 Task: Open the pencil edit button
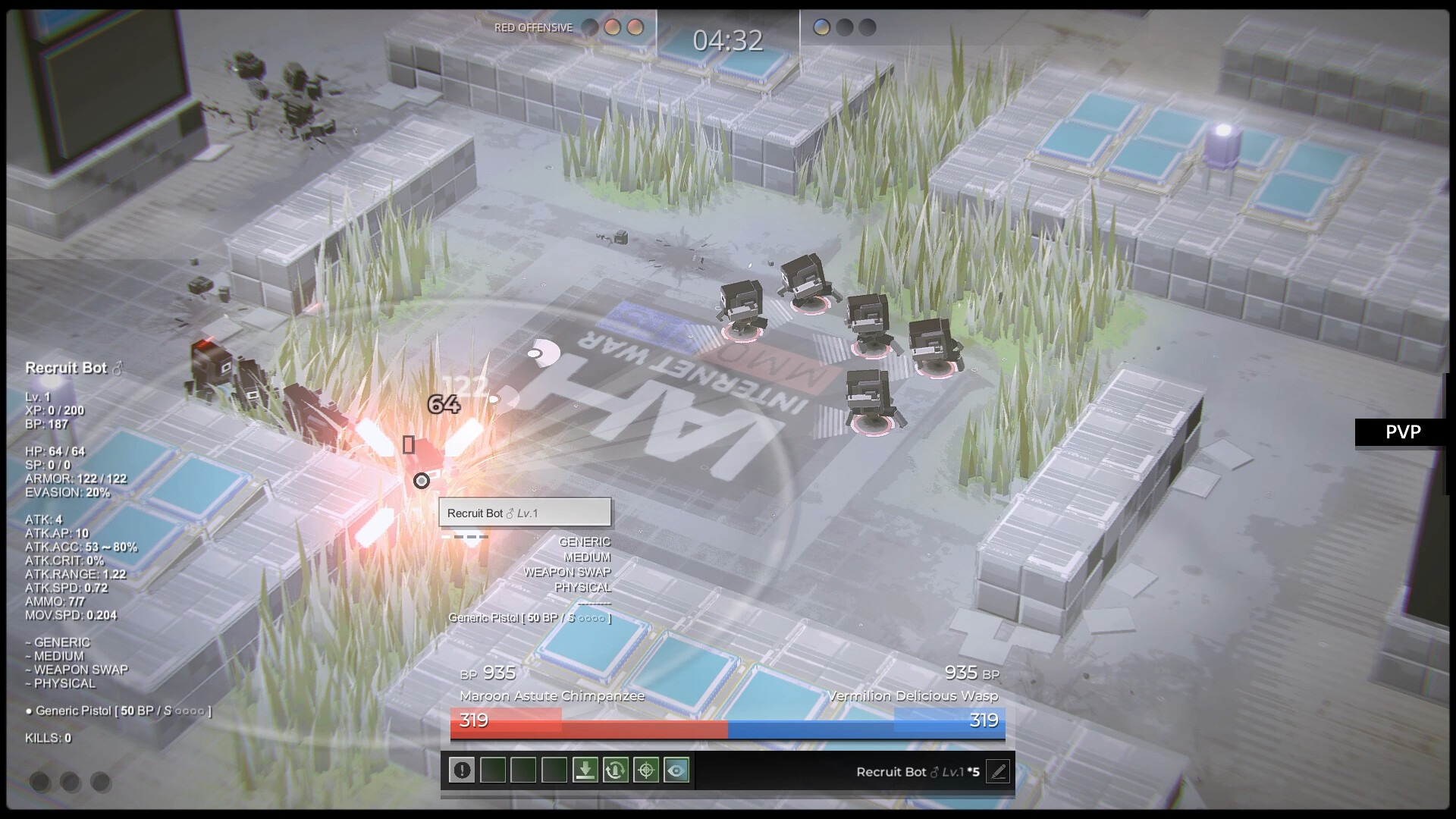point(998,772)
